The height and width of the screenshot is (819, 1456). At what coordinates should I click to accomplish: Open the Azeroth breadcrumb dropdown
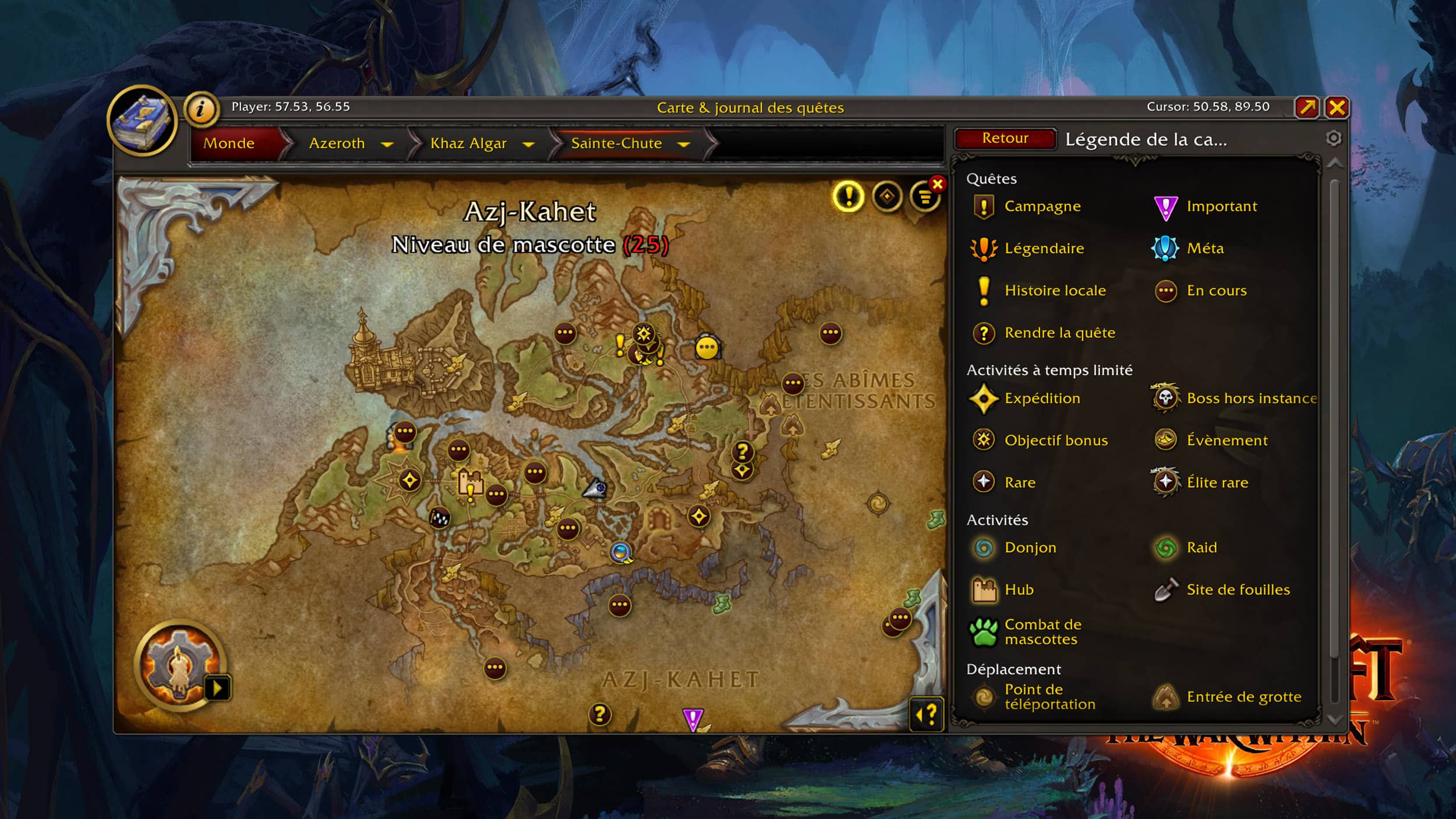[387, 144]
